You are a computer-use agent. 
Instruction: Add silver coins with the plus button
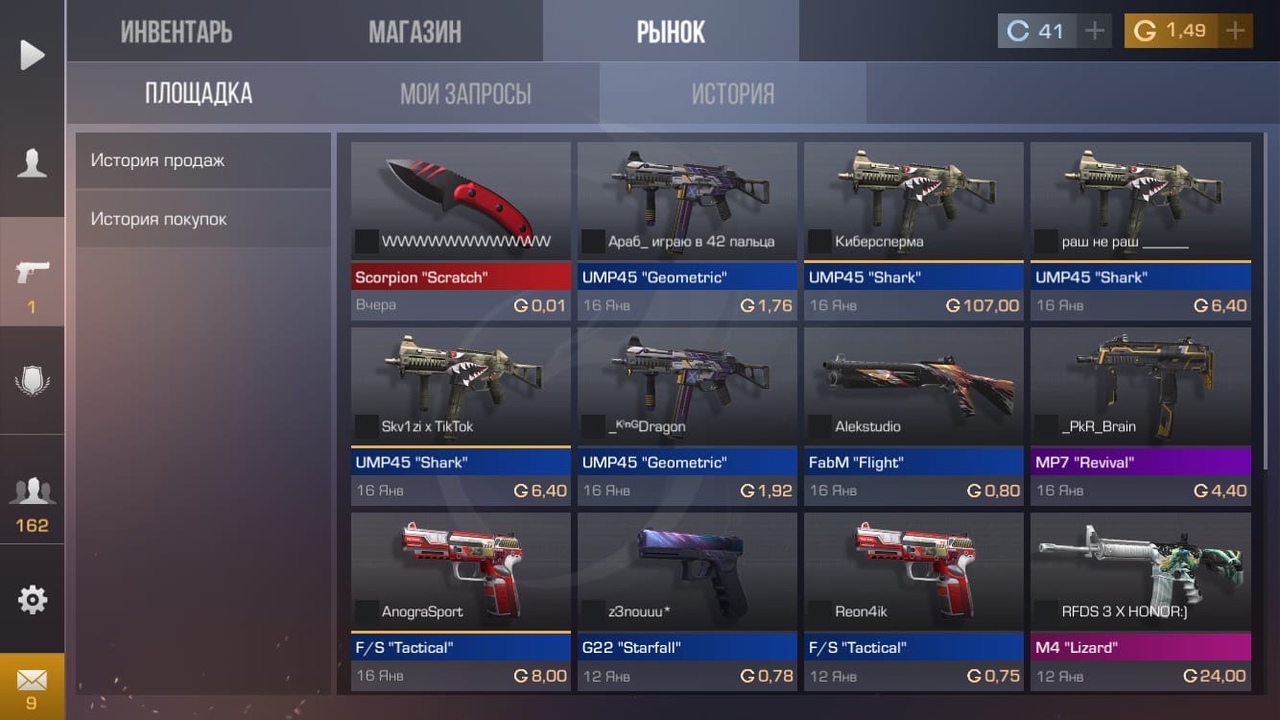tap(1095, 31)
